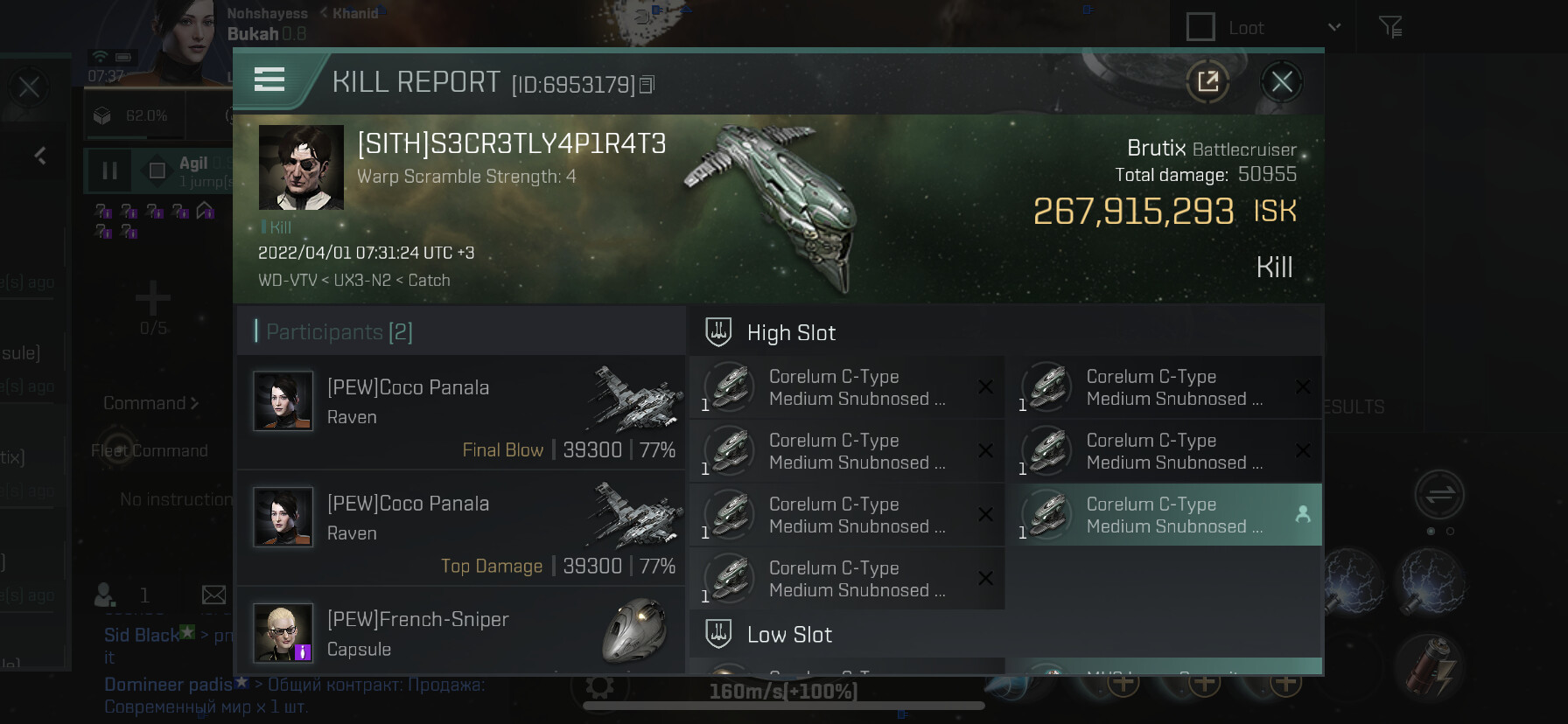Toggle the Loot checkbox

(1200, 27)
